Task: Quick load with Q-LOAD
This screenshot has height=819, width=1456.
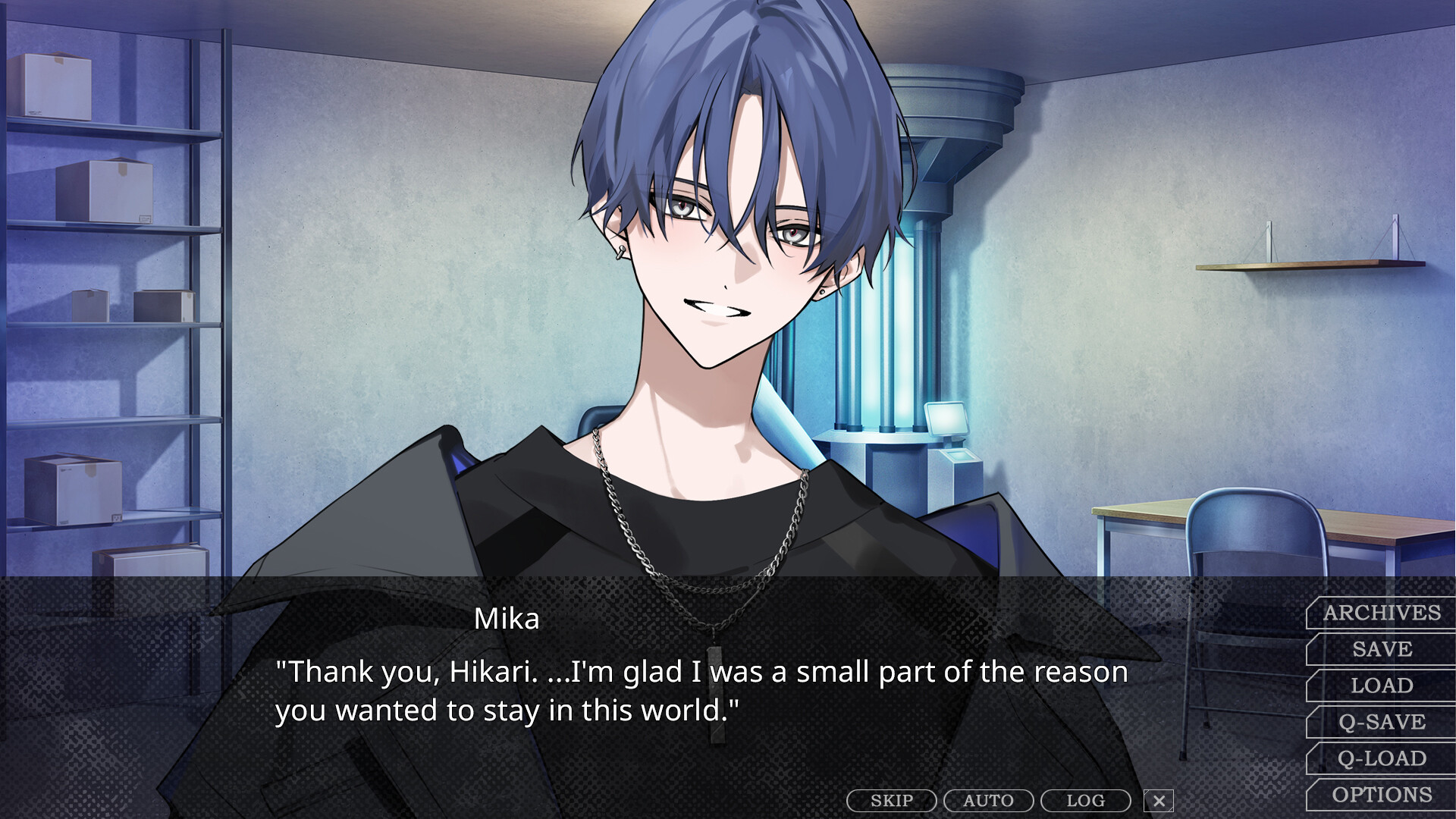Action: coord(1382,758)
